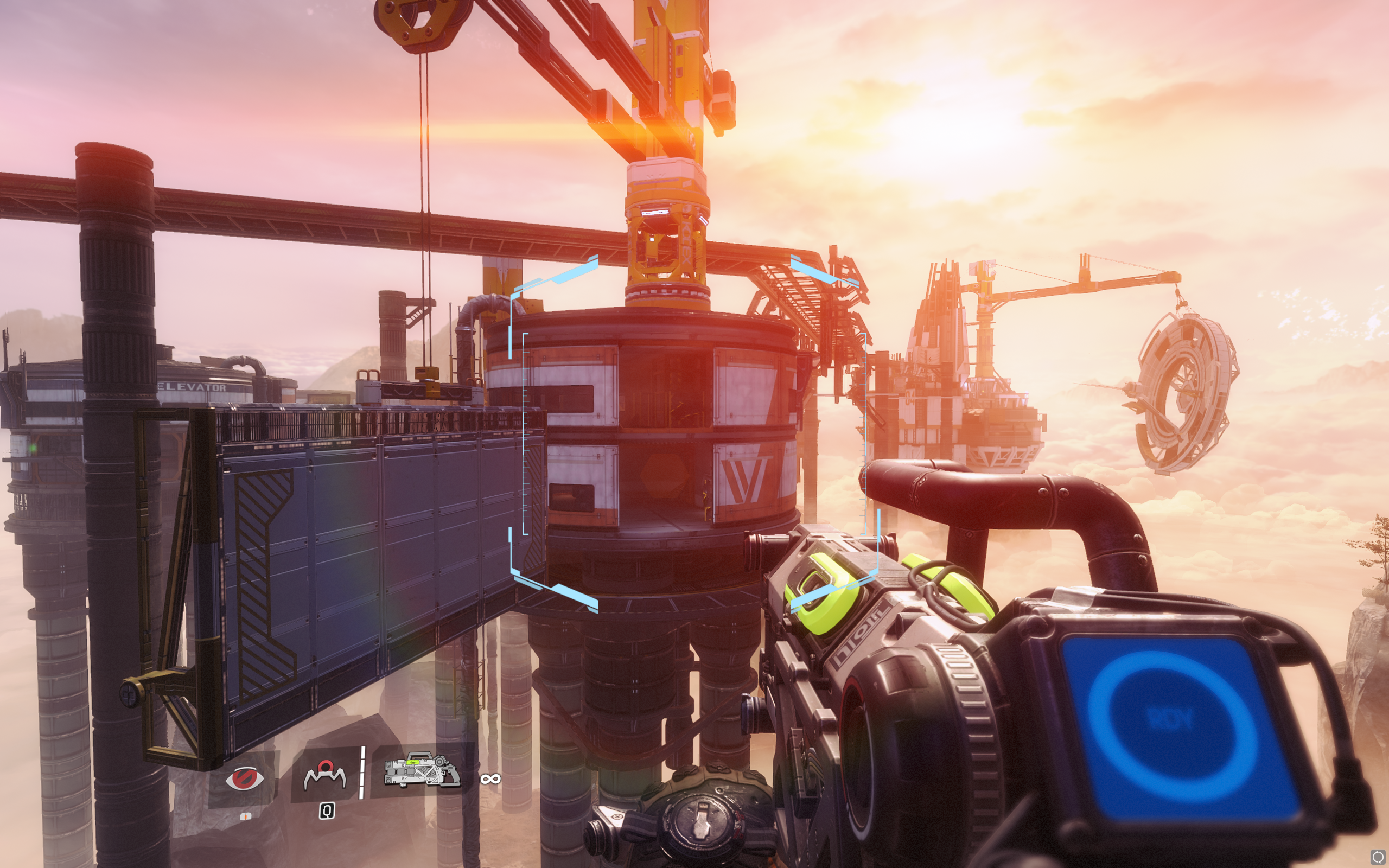Select the equipped weapon icon

coord(422,770)
